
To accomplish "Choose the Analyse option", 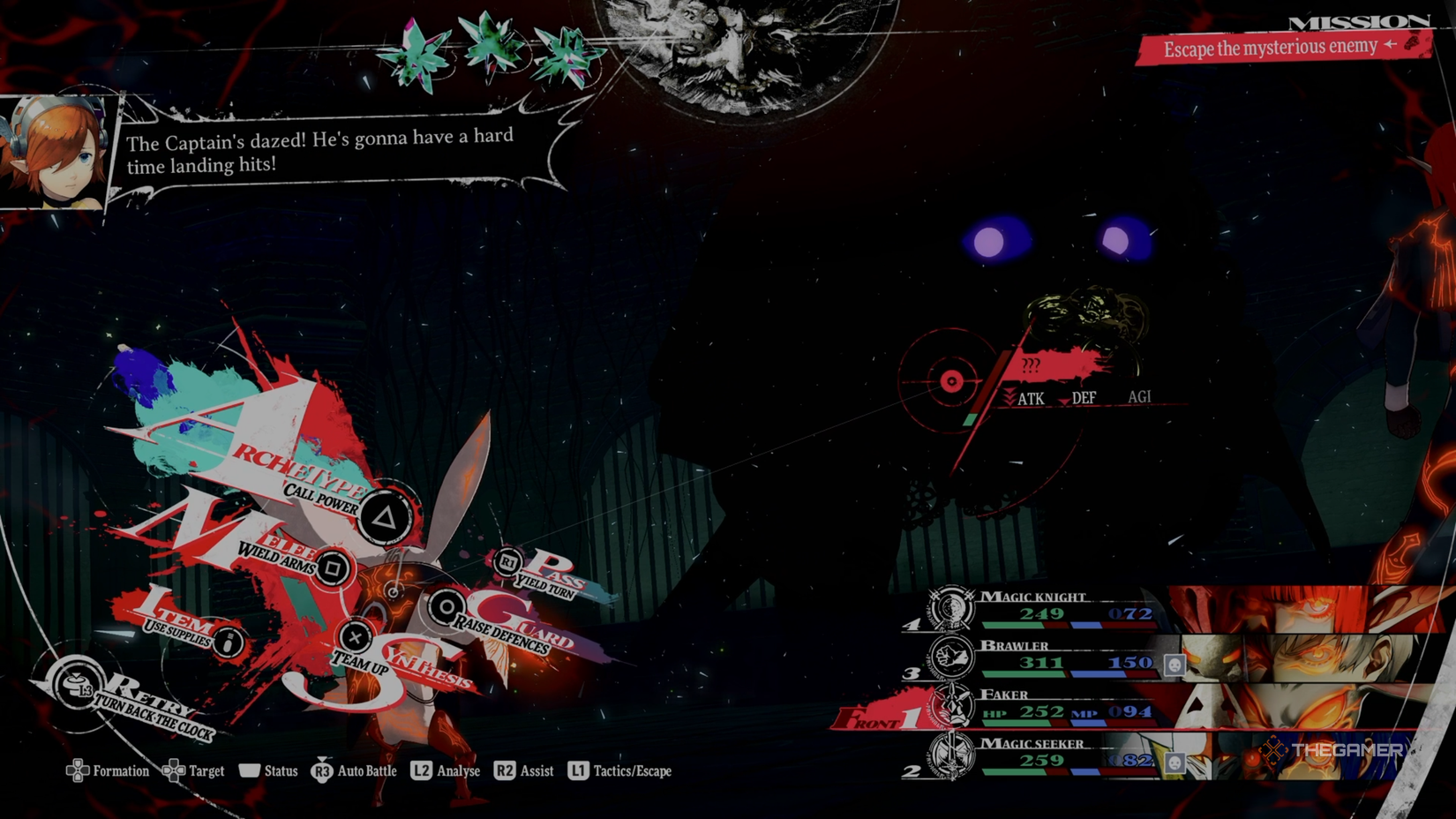I will [x=446, y=771].
